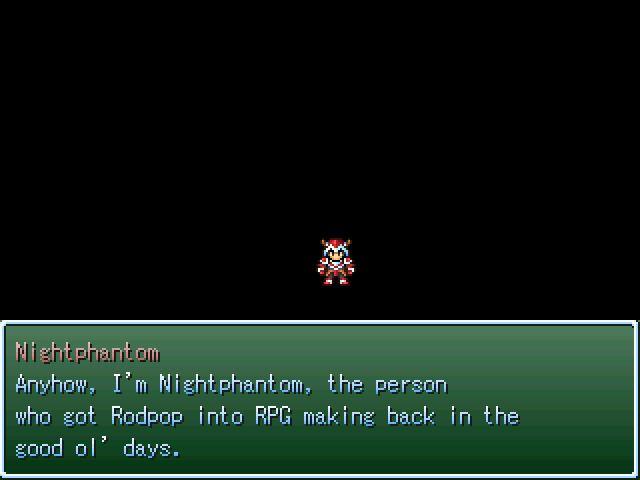
Task: Advance Nightphantom's dialogue message box
Action: [x=319, y=400]
